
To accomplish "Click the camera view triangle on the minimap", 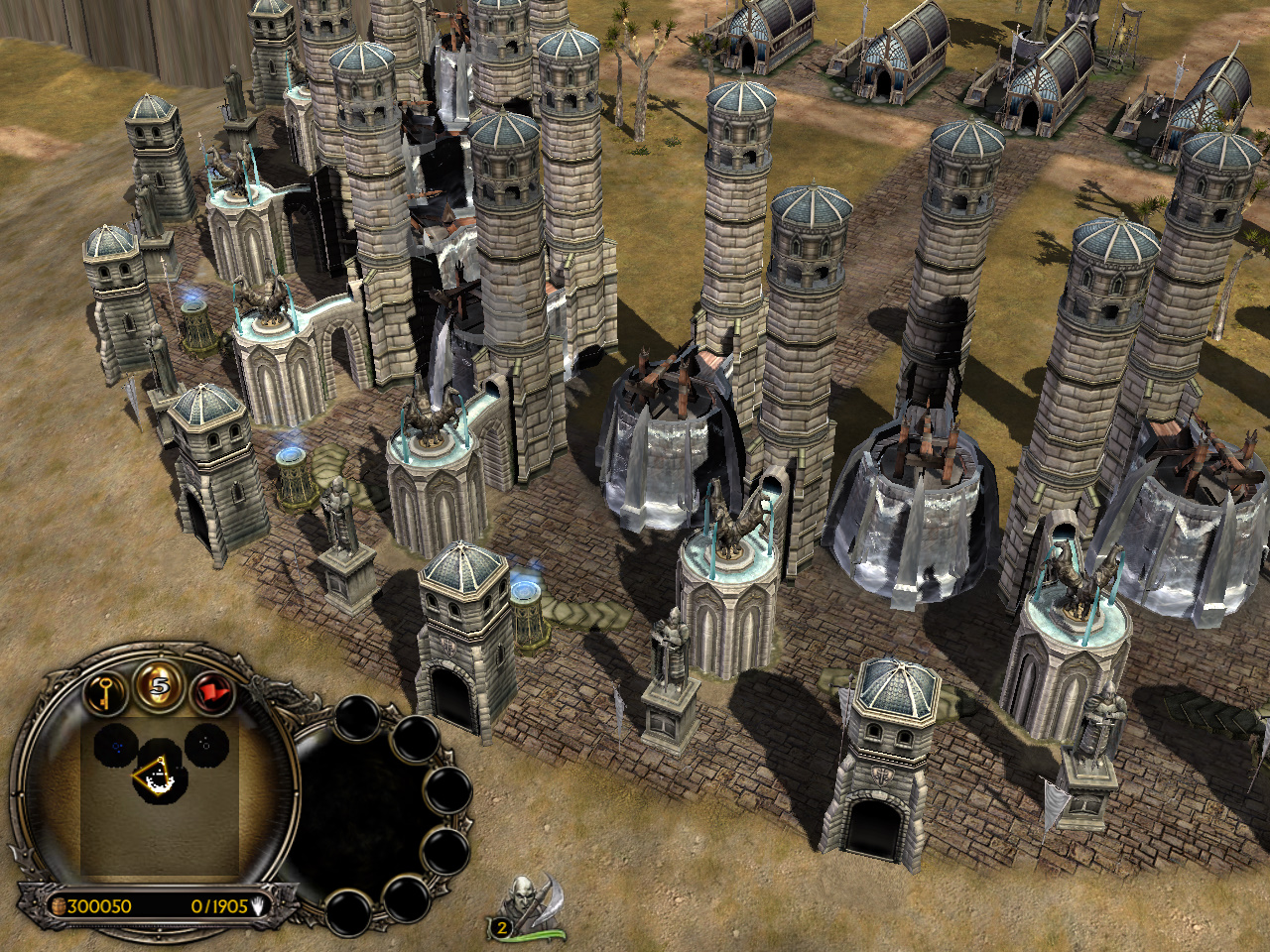I will [153, 775].
